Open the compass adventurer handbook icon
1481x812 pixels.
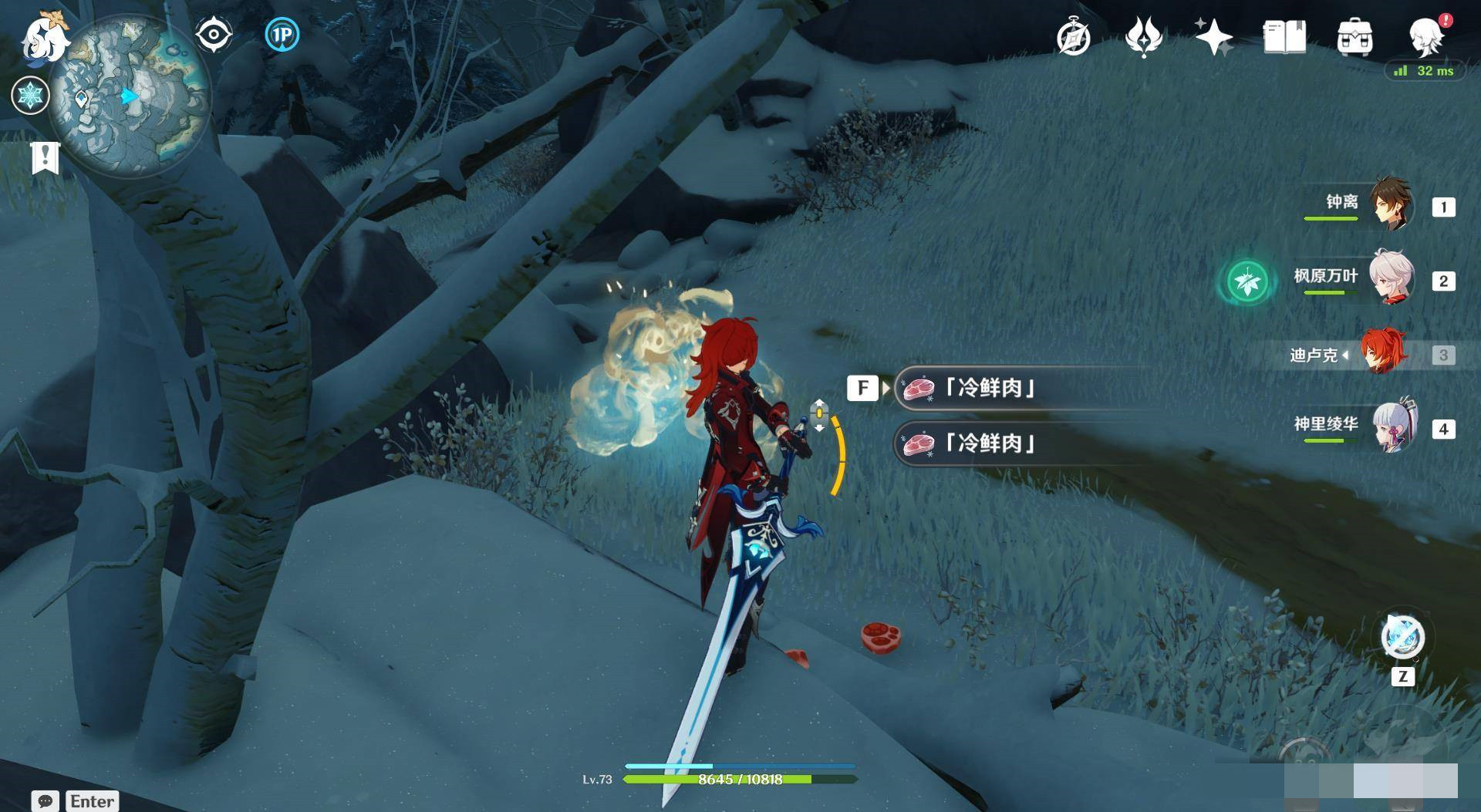tap(1073, 37)
